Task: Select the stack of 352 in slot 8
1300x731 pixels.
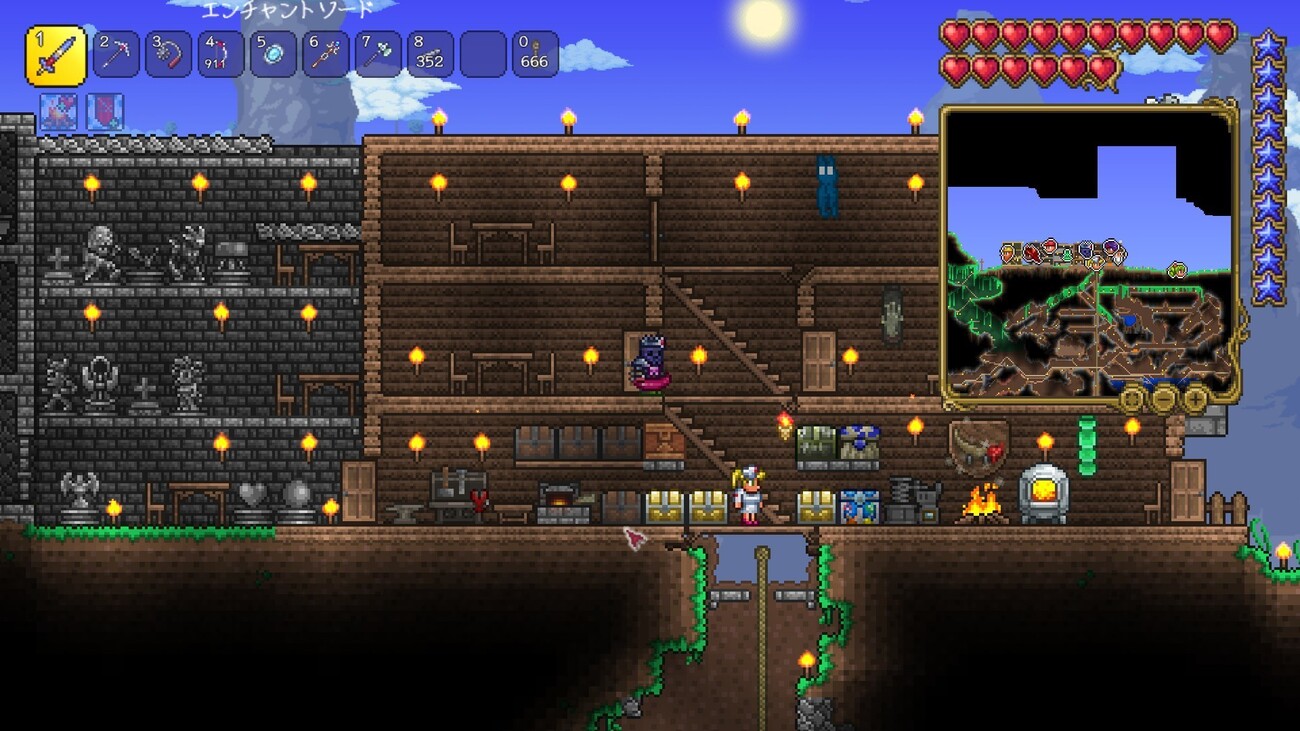Action: pos(430,55)
